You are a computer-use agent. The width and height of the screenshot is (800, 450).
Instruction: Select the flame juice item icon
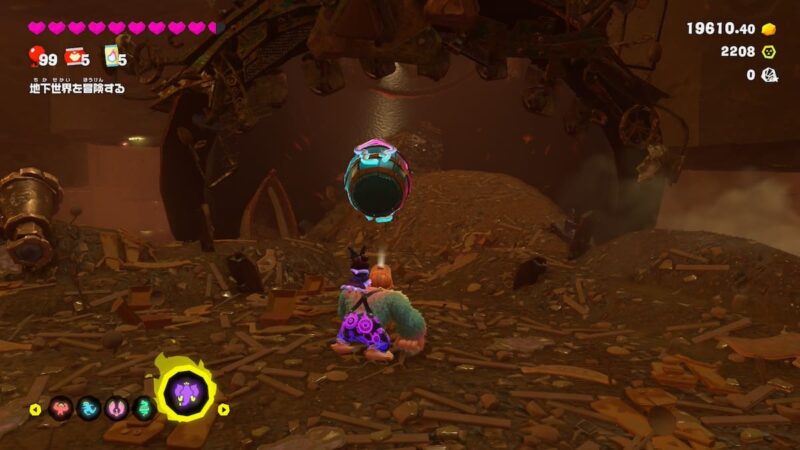(x=111, y=56)
